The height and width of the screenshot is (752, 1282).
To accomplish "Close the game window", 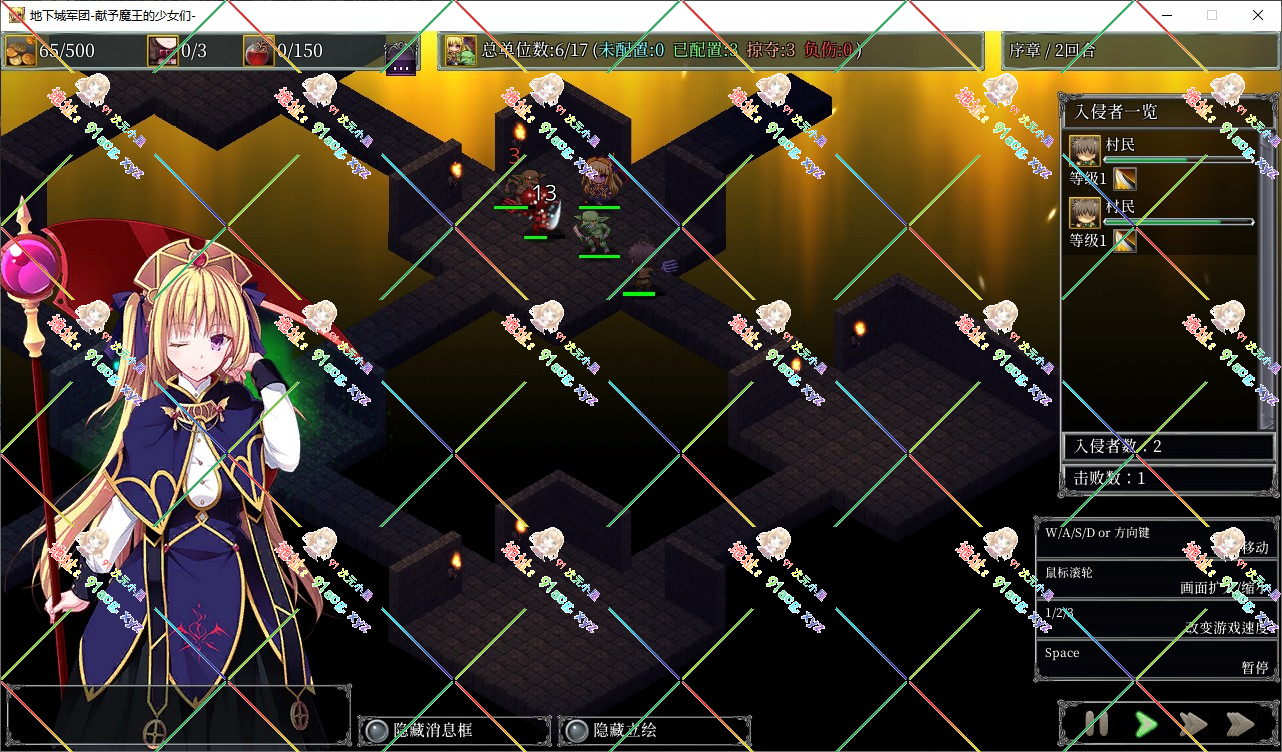I will pos(1257,15).
